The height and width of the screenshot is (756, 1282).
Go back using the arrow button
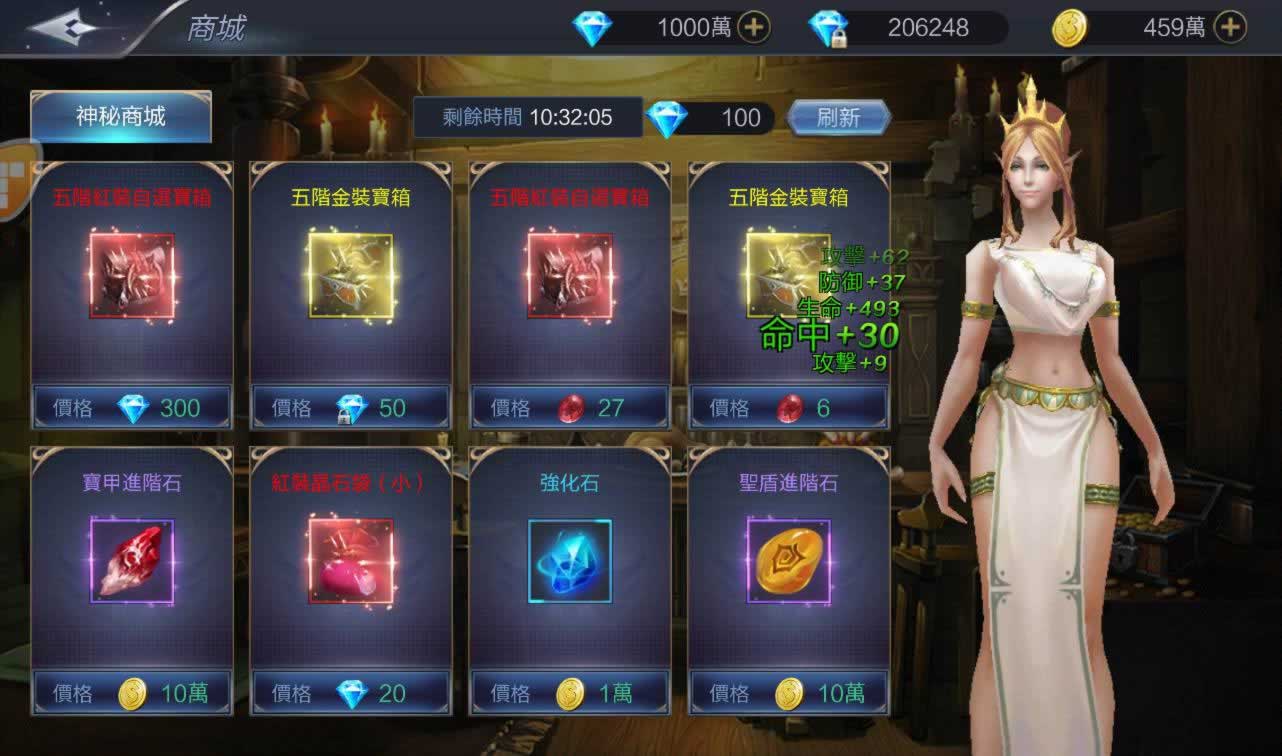click(62, 27)
